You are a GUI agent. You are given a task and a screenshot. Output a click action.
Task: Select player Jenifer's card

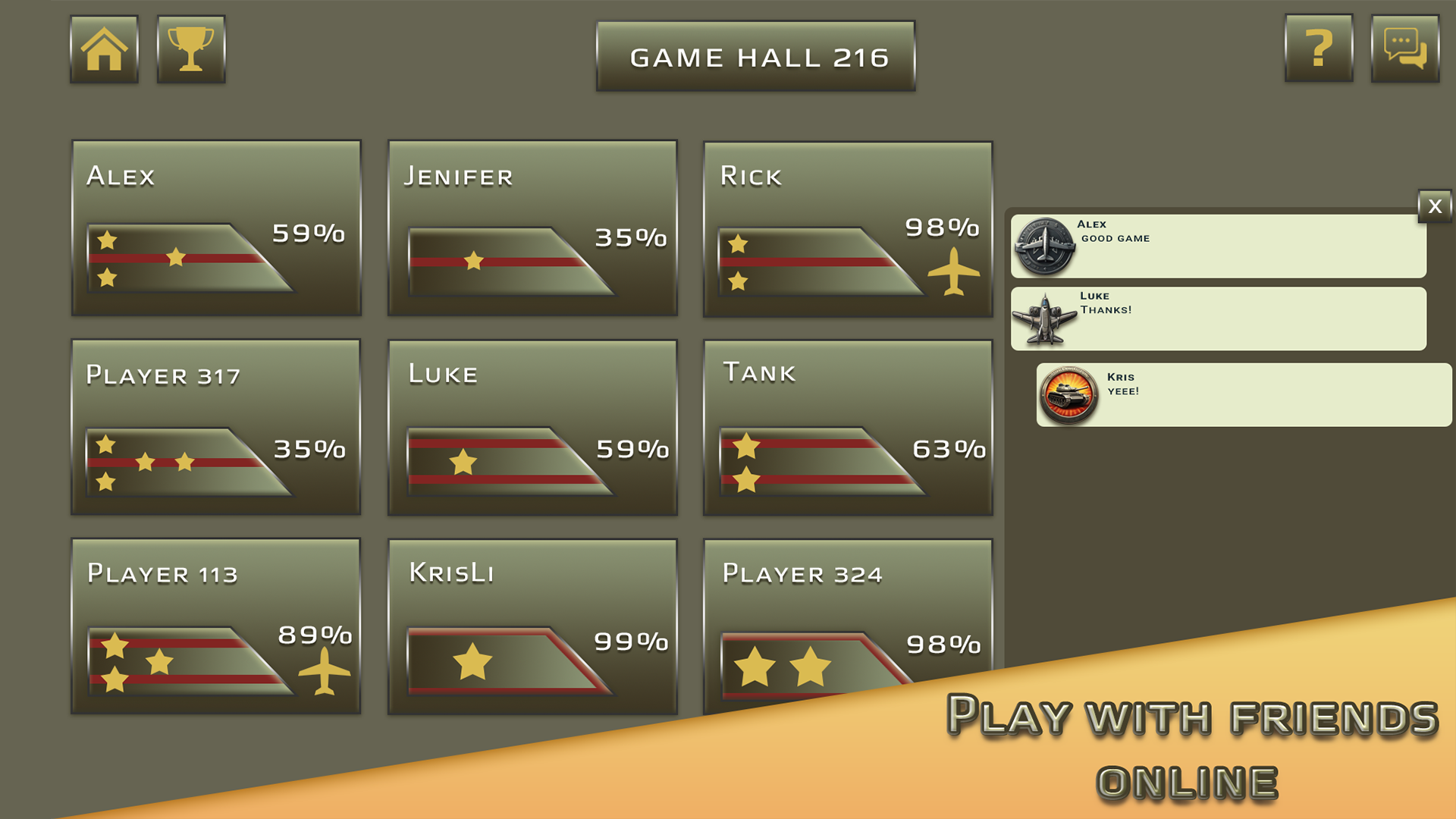[x=532, y=226]
